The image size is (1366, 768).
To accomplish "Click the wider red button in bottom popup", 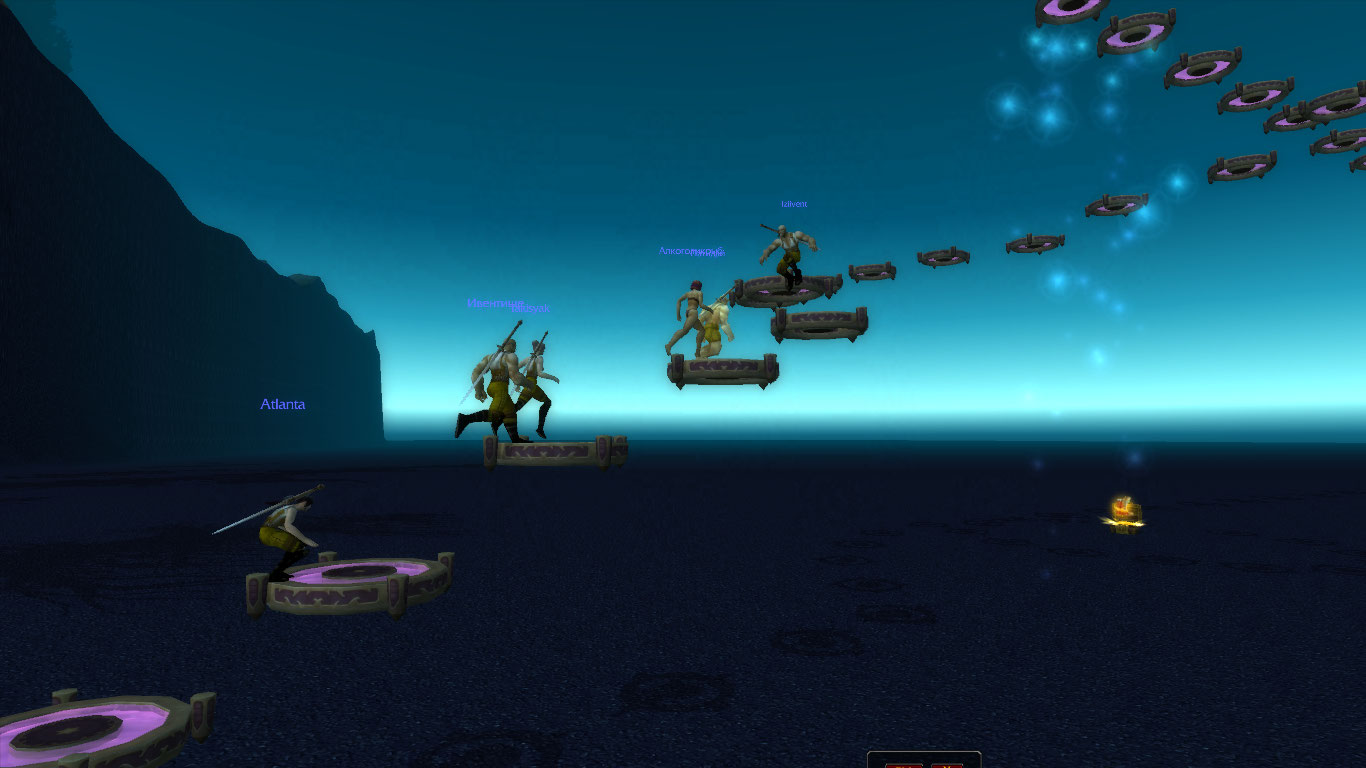I will coord(904,765).
